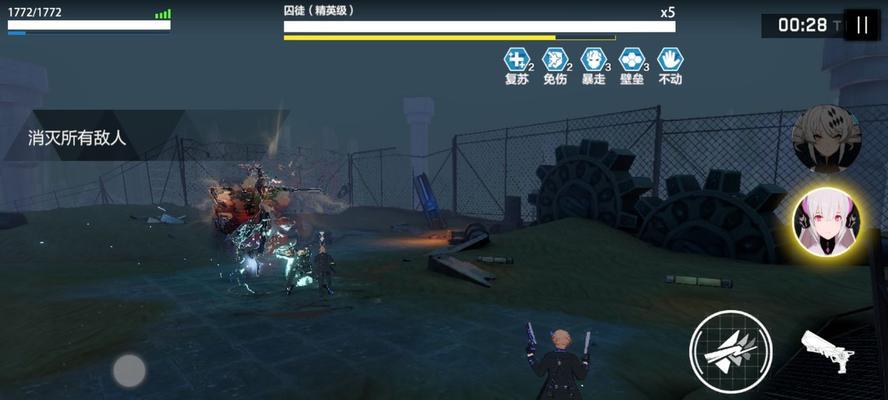Fire the pistol attack button
Screen dimensions: 888x400
827,350
